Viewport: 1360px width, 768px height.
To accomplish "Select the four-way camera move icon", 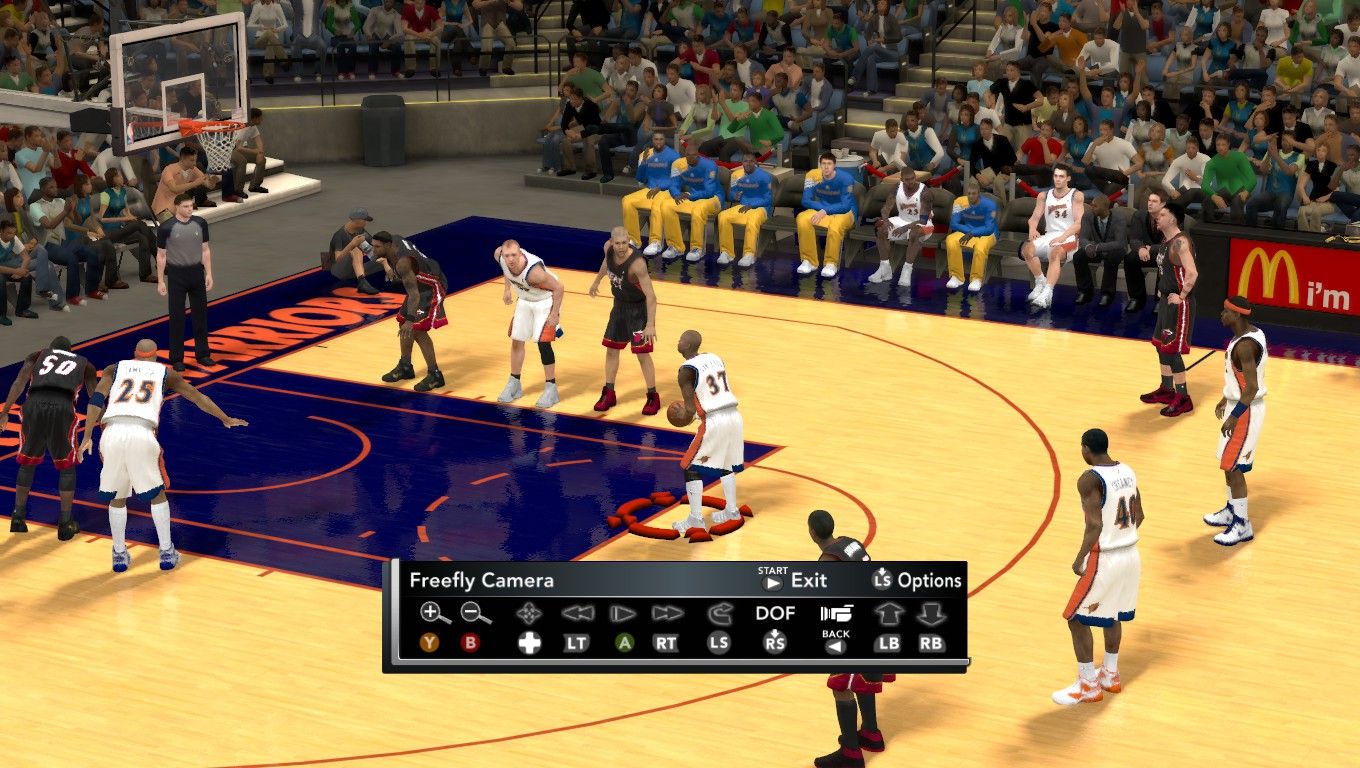I will [x=529, y=613].
